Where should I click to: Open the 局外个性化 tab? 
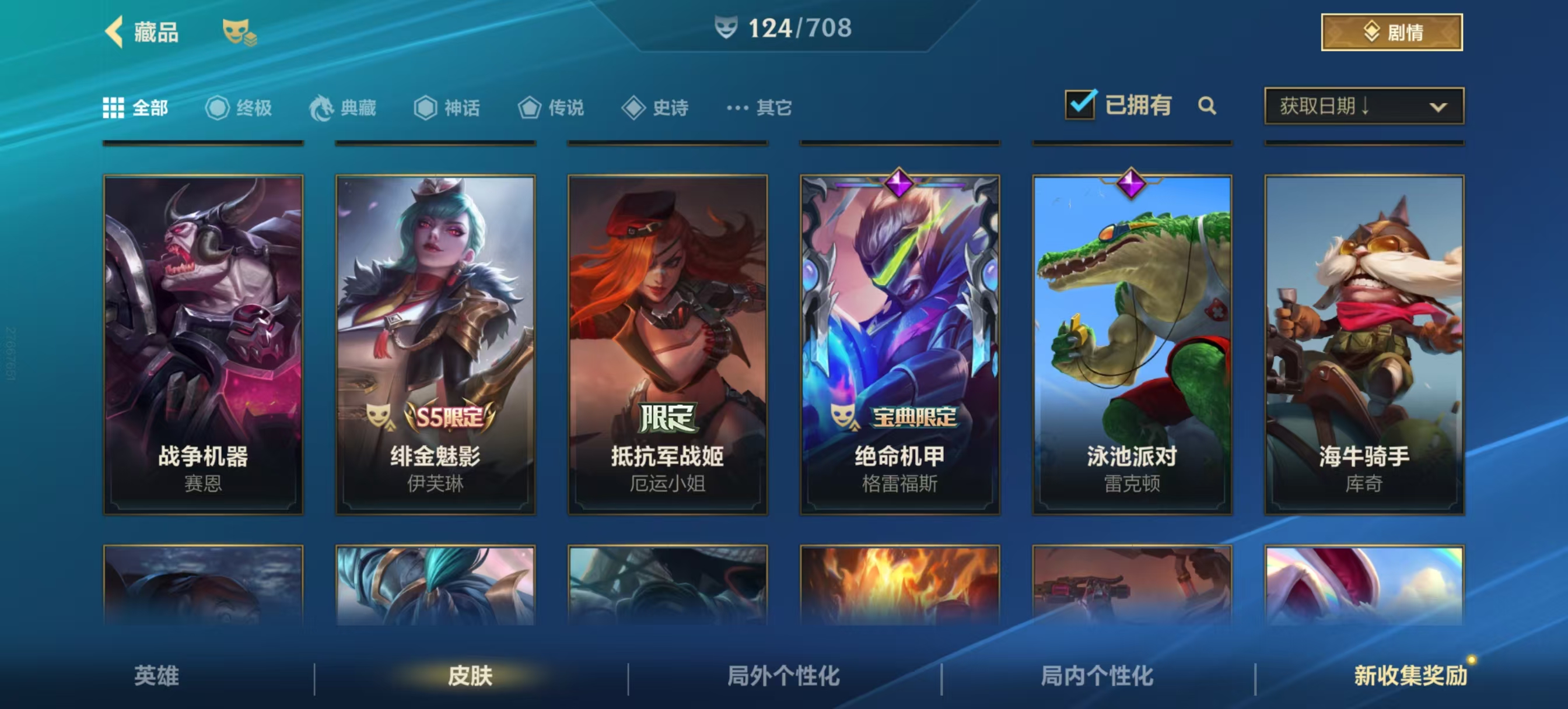tap(783, 676)
